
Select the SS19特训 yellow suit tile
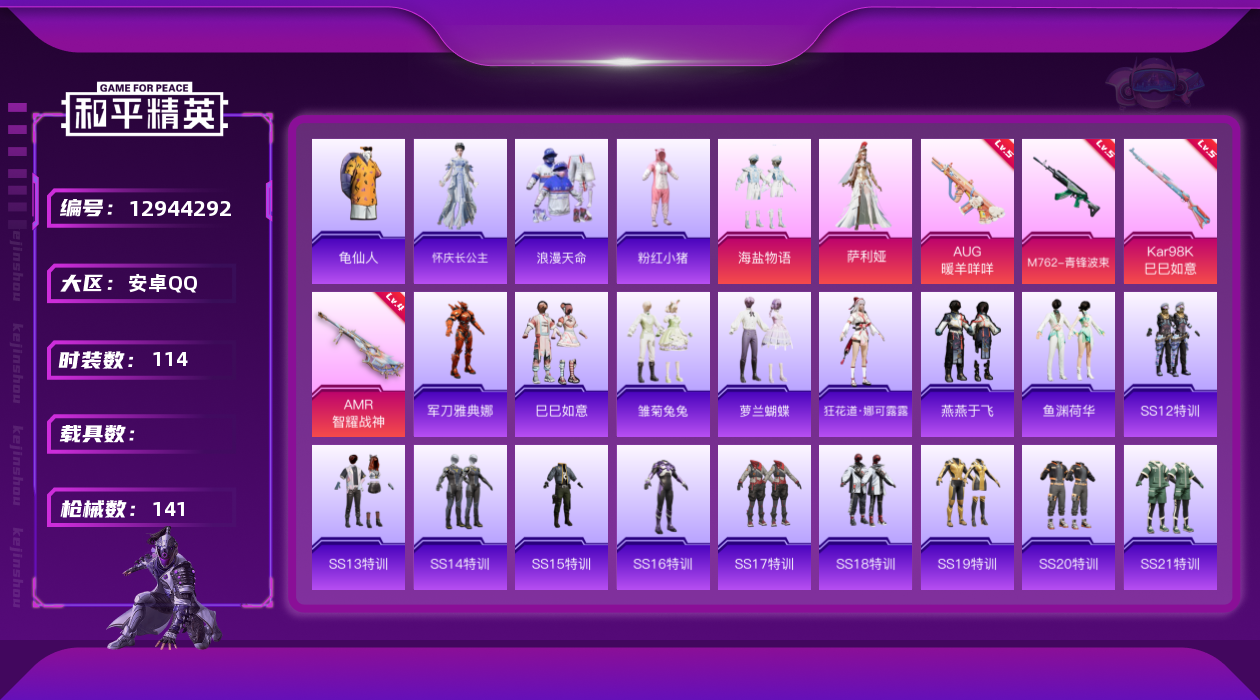tap(967, 517)
